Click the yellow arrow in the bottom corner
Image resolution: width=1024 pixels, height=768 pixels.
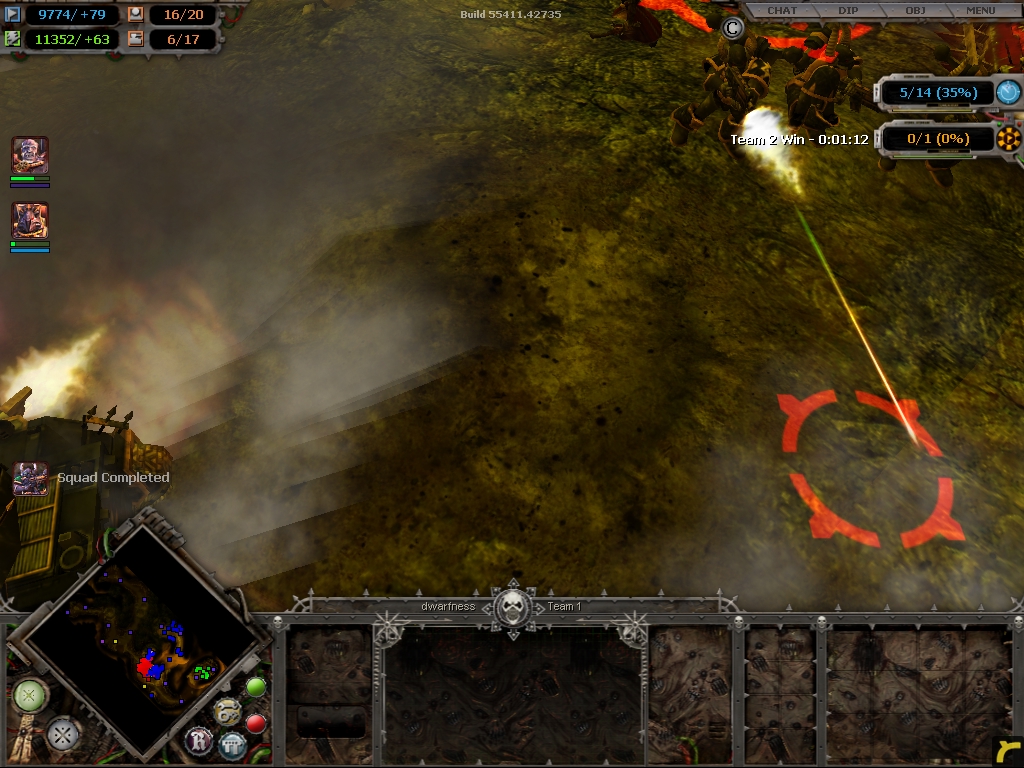[1008, 752]
